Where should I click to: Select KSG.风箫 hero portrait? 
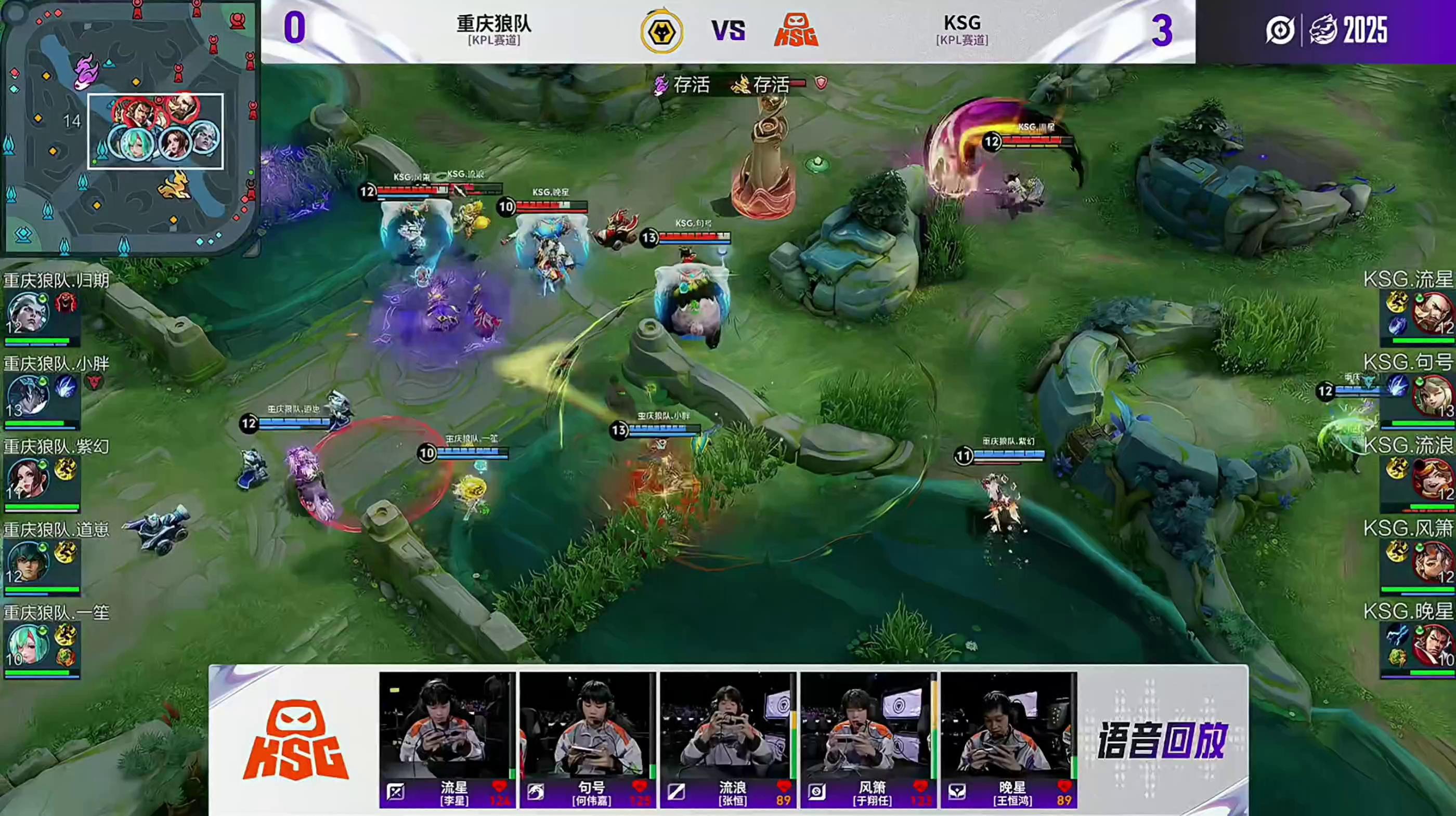(x=1432, y=562)
